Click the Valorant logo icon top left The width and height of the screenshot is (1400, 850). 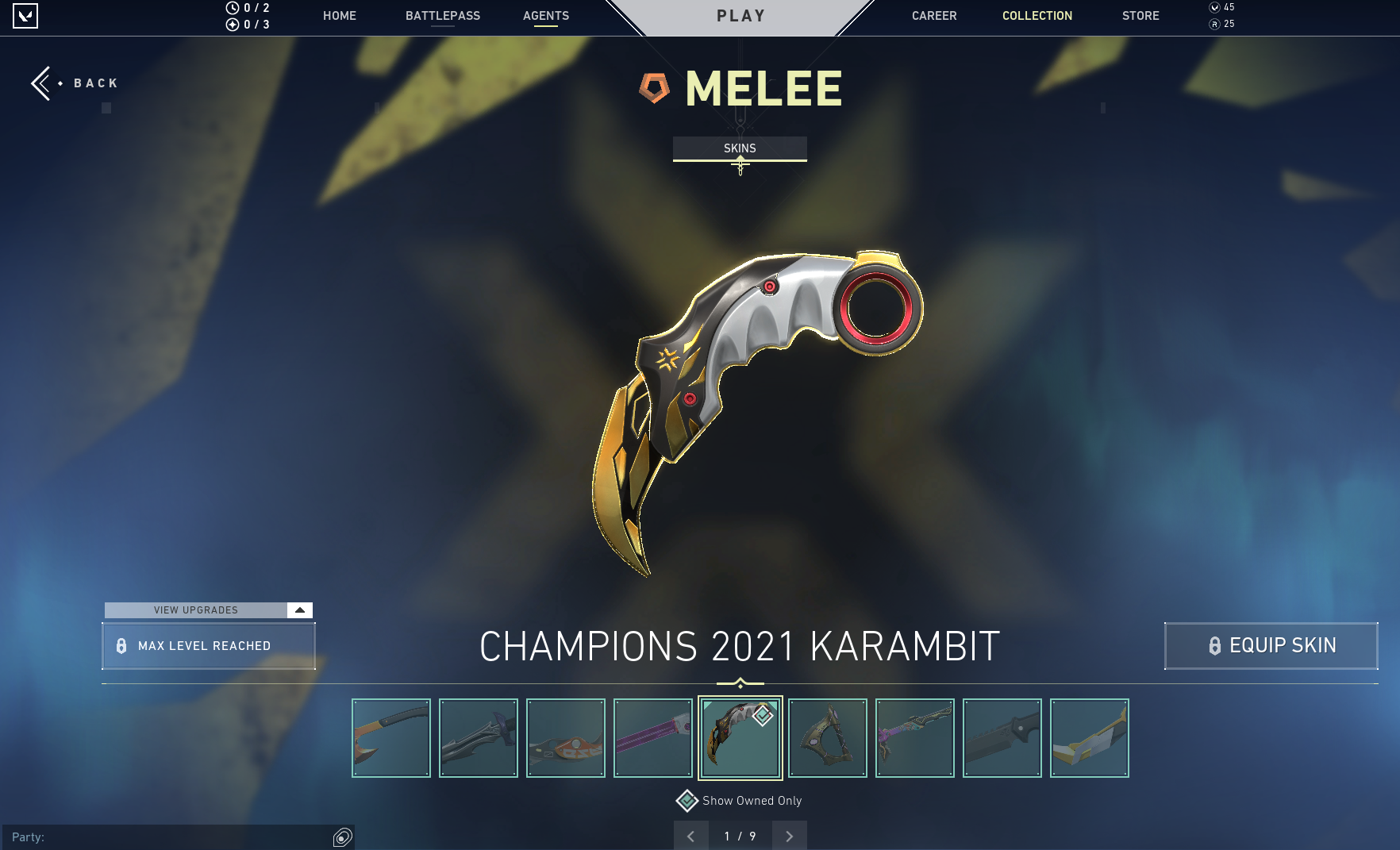coord(25,15)
